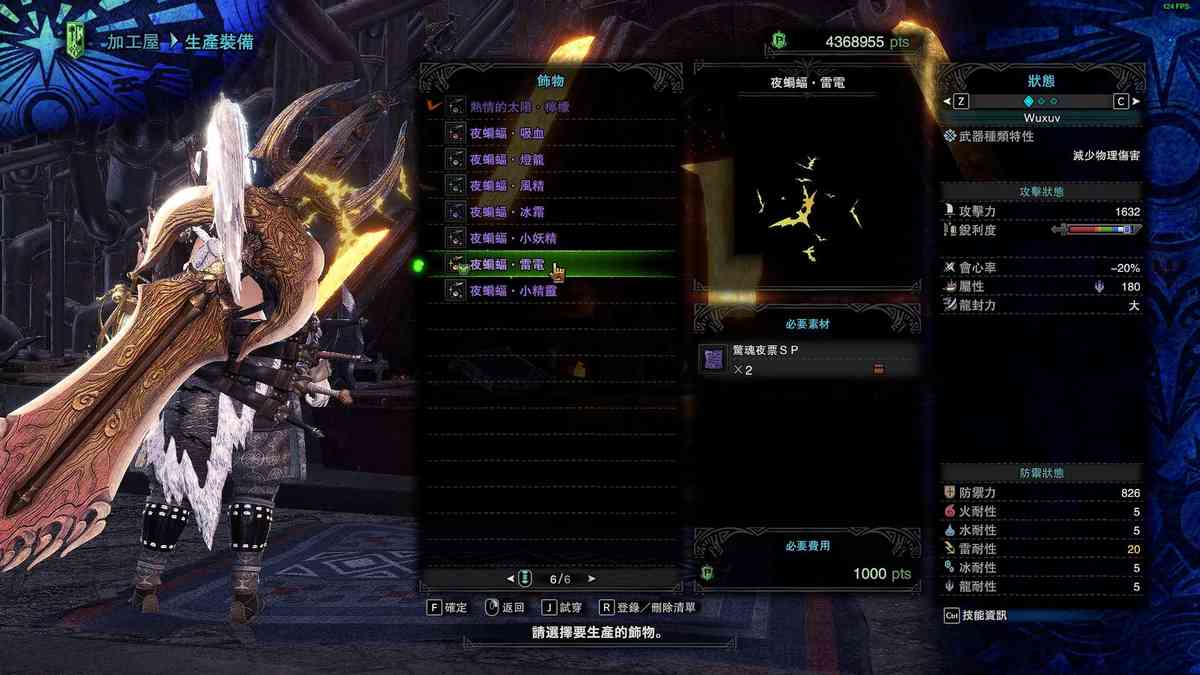Pick the 夜蝙蝠・風精 pendant
This screenshot has height=675, width=1200.
click(507, 185)
